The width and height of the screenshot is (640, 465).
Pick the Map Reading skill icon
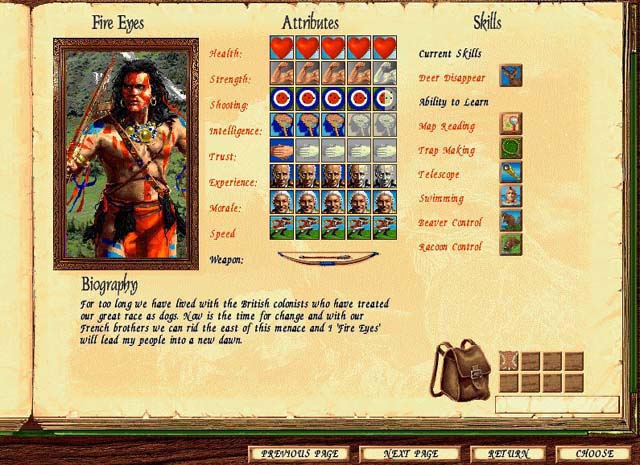tap(511, 124)
